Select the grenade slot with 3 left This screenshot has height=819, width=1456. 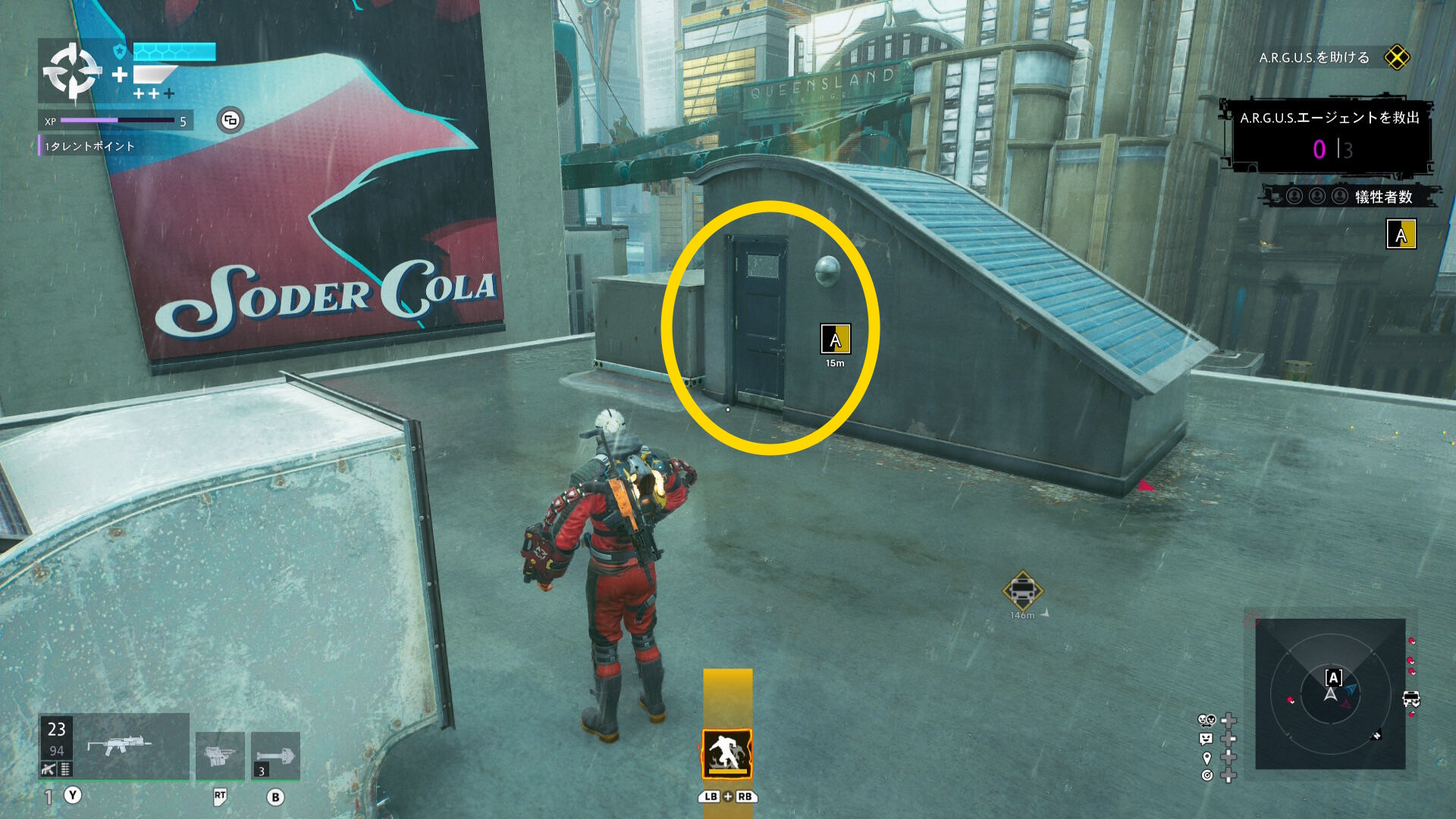coord(275,756)
